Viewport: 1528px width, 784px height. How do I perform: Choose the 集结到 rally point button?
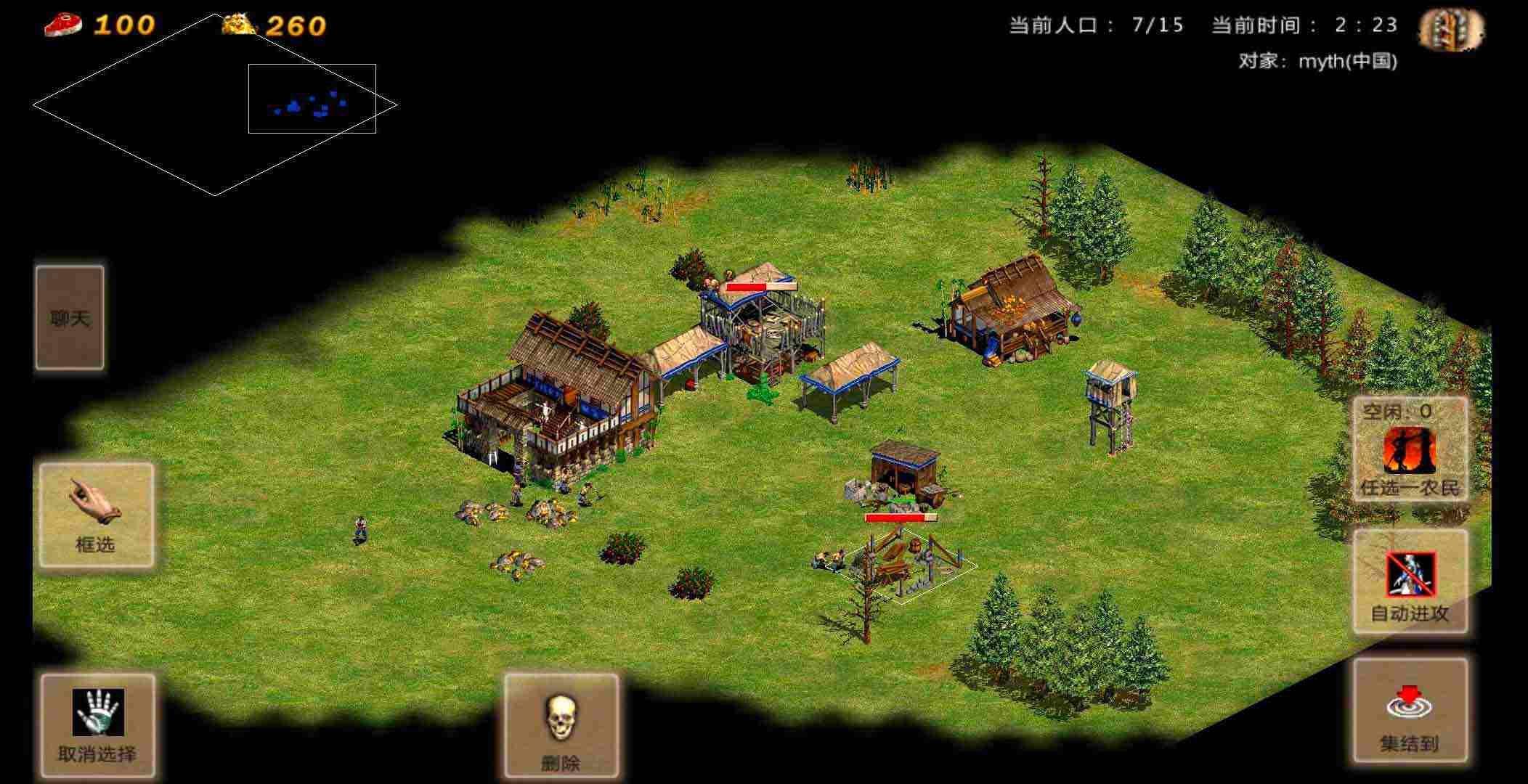pos(1410,710)
